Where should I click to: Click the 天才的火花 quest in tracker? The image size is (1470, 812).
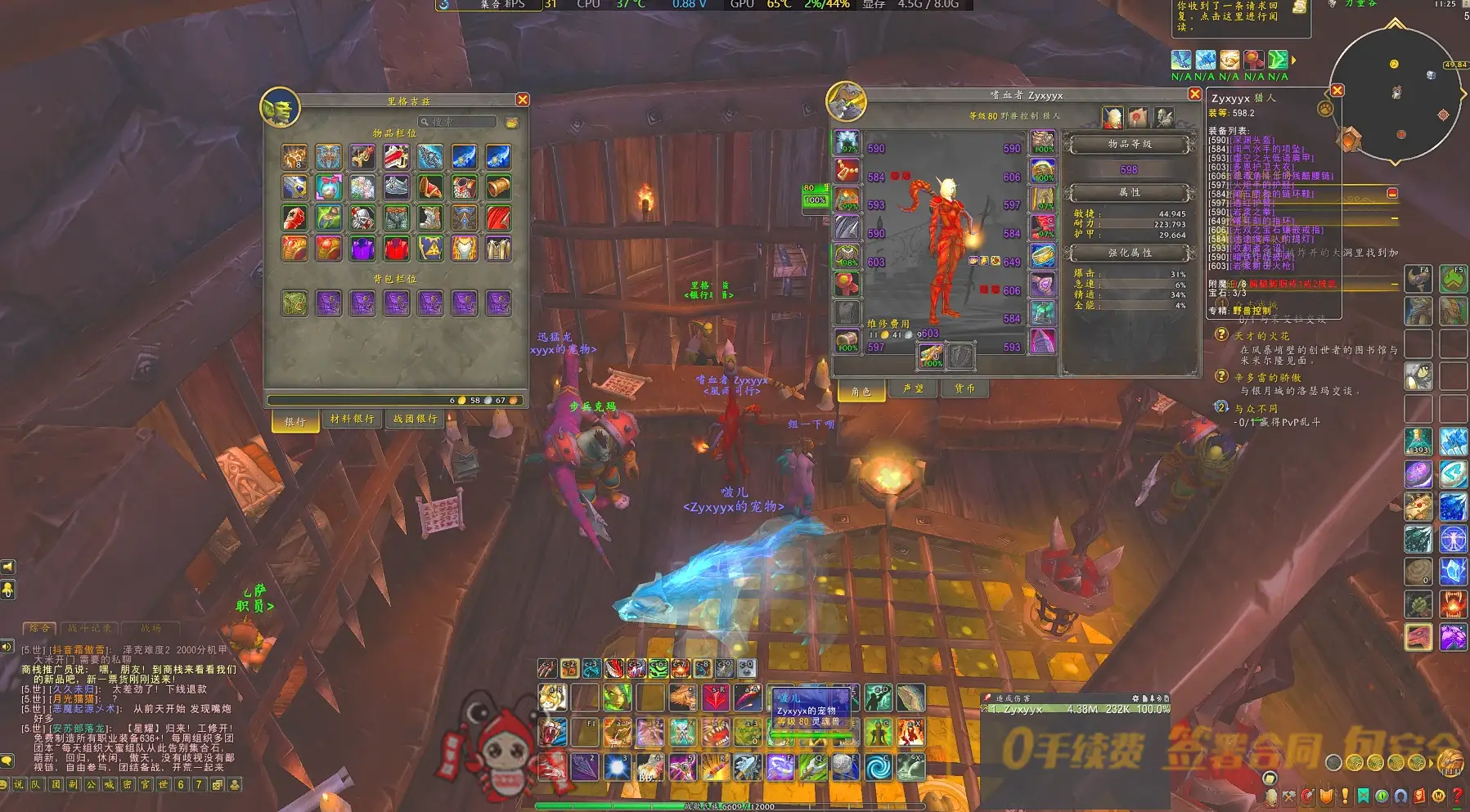pos(1261,336)
